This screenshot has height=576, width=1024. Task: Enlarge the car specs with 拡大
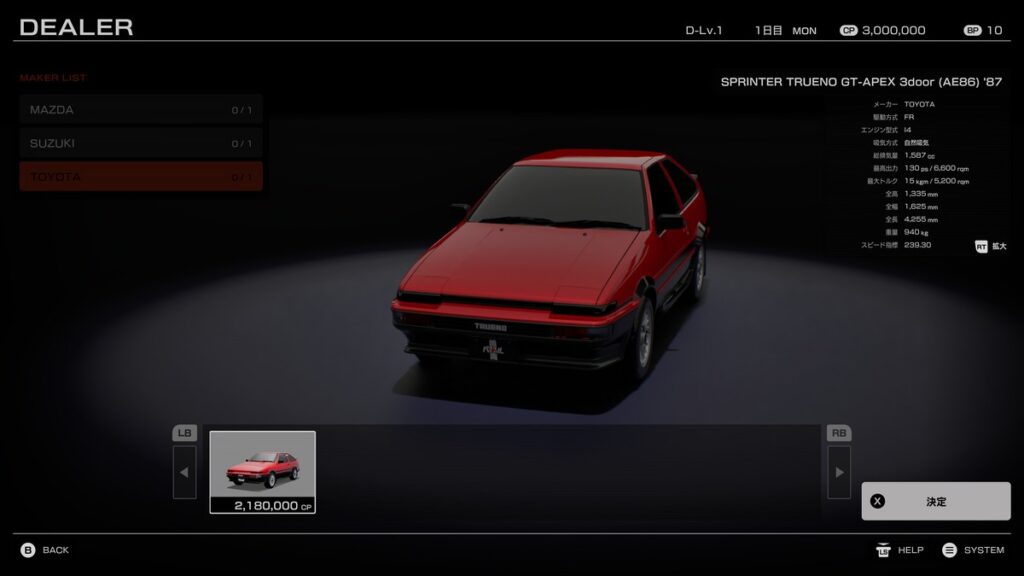[x=990, y=245]
